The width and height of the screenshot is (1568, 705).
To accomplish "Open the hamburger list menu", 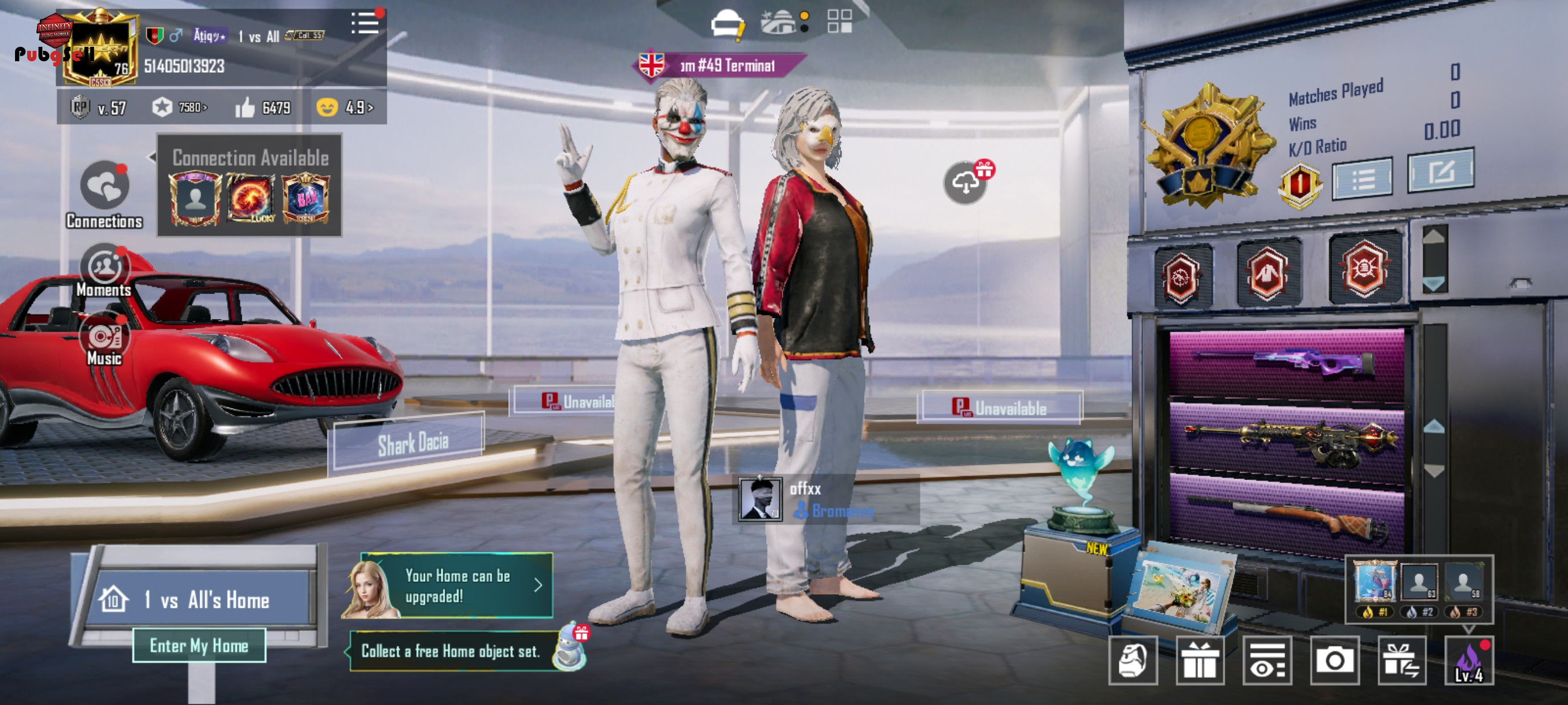I will (365, 24).
